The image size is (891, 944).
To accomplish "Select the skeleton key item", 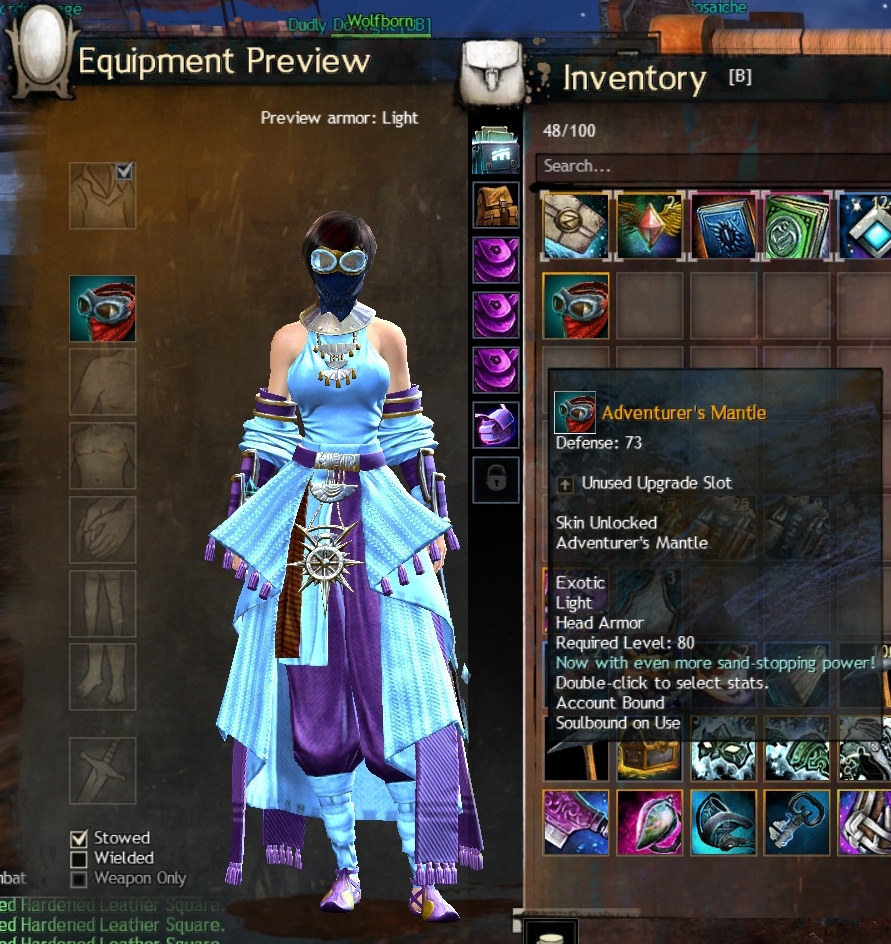I will tap(797, 822).
